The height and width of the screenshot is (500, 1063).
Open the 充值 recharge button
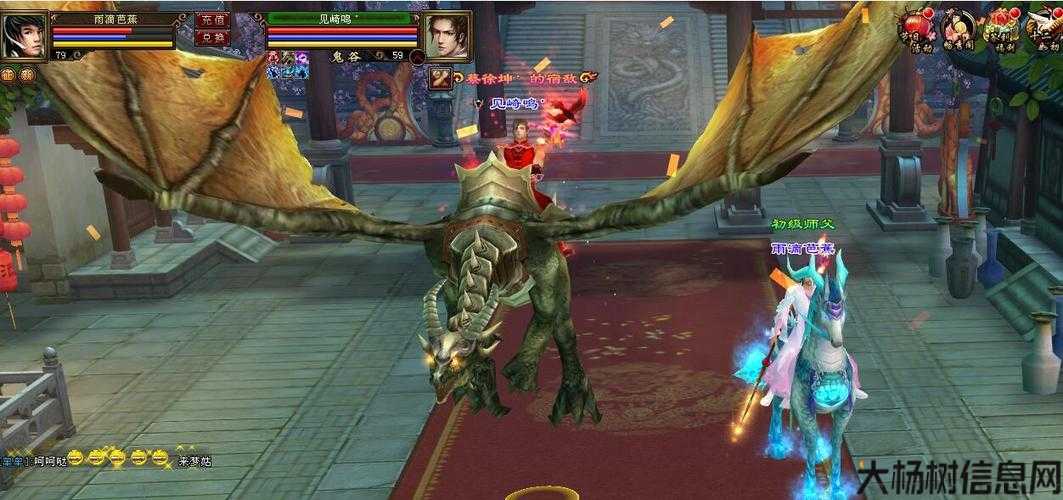tap(212, 19)
